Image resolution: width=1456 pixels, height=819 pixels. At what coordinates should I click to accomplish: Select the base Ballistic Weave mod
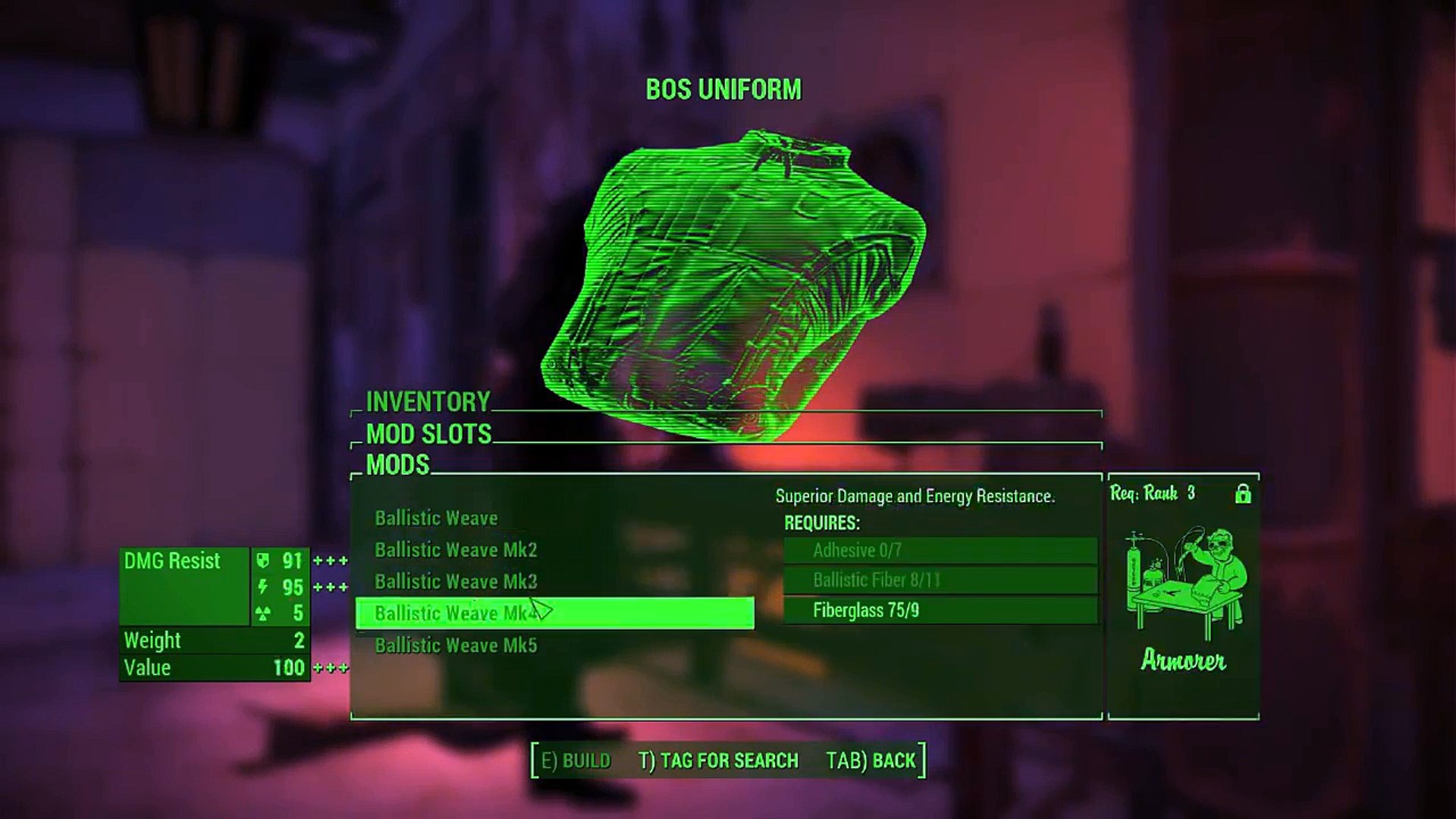pos(436,519)
